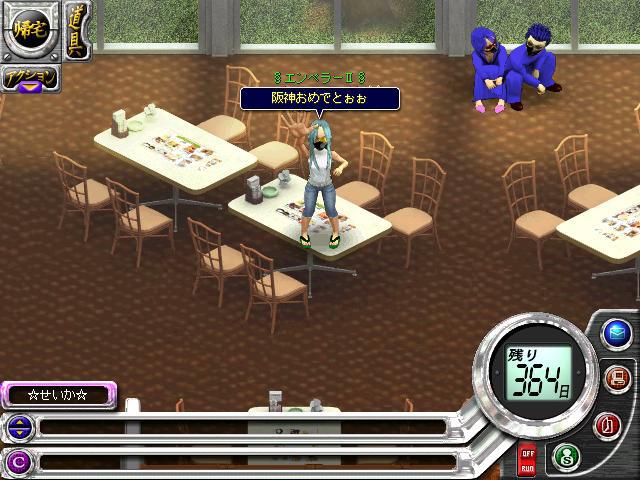Click the orange computer icon button
Image resolution: width=640 pixels, height=480 pixels.
pos(617,378)
